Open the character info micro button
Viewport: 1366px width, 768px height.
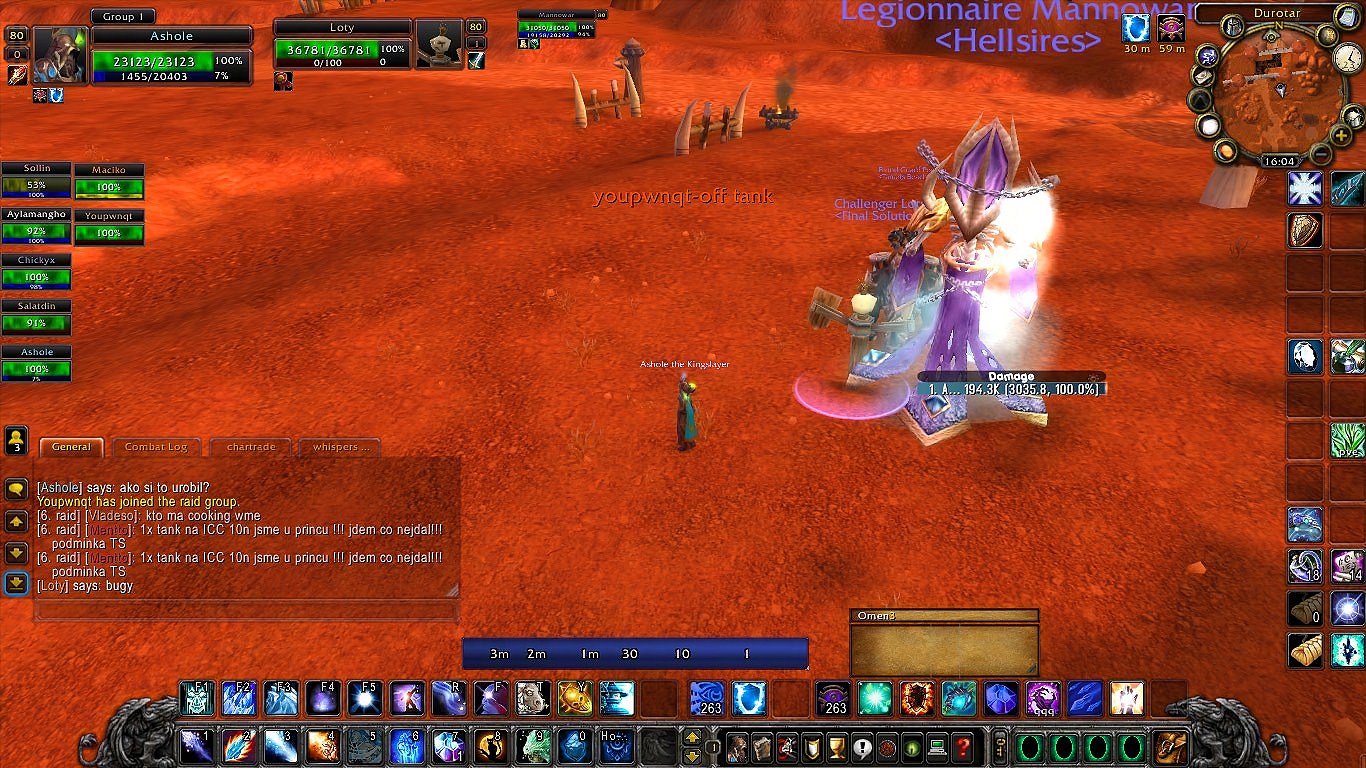(x=738, y=746)
